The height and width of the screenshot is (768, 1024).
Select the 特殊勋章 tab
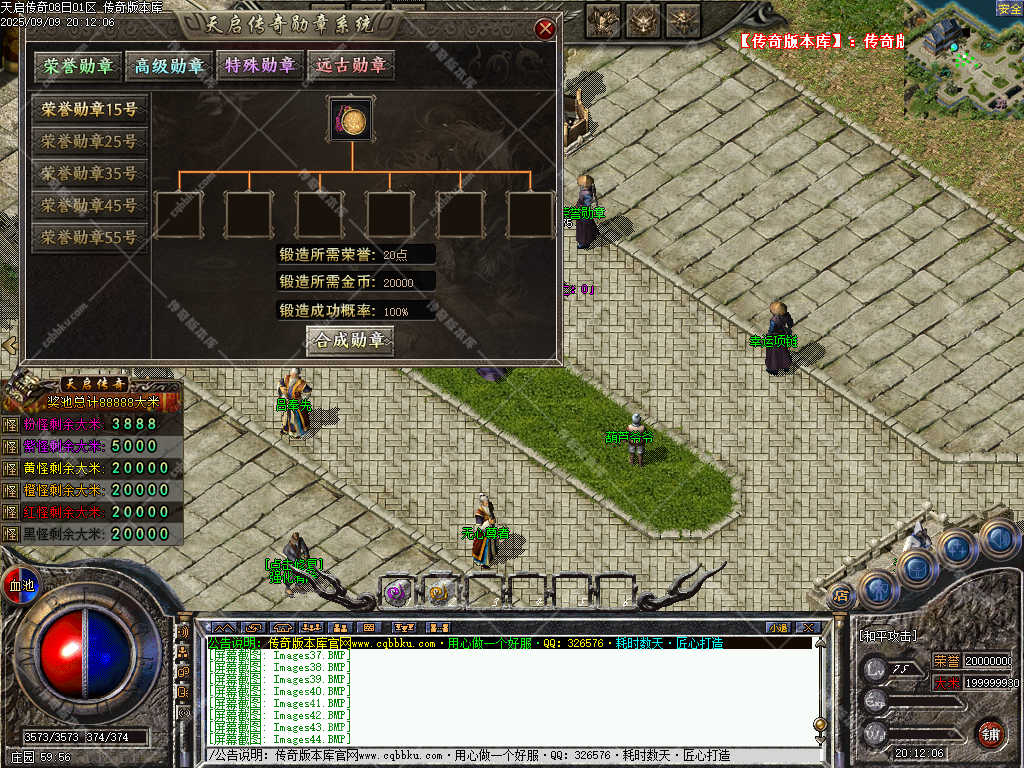[x=260, y=66]
